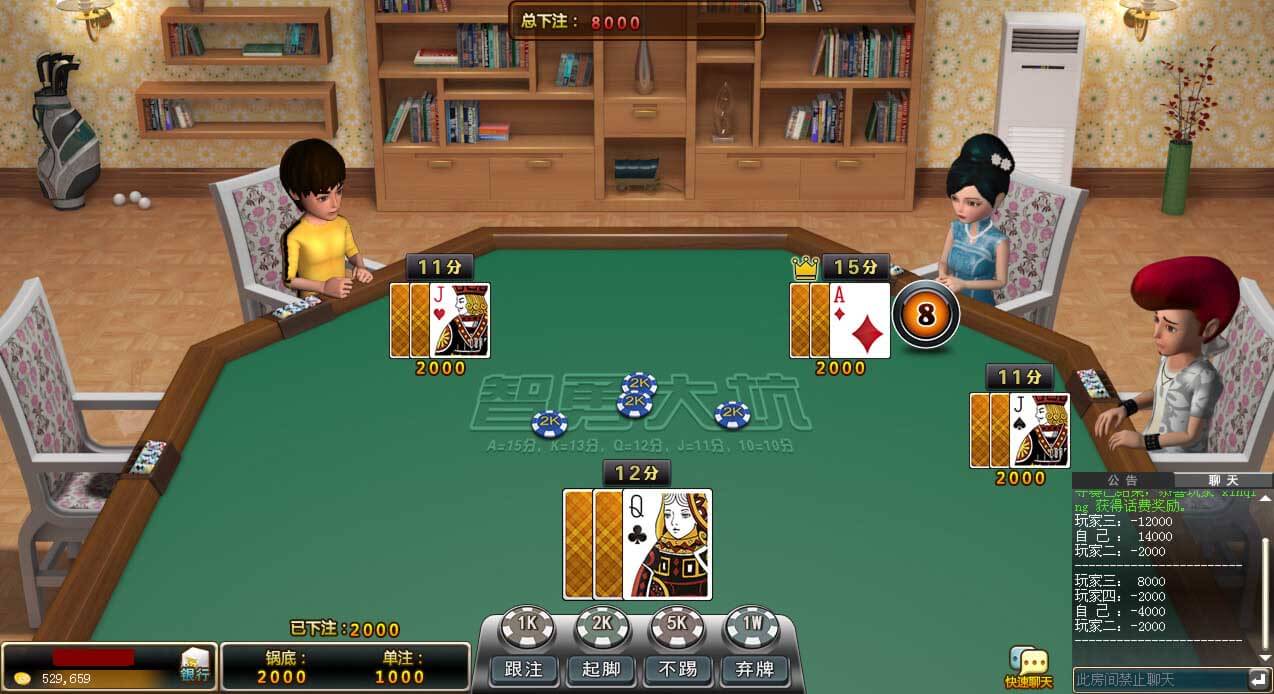Click the chat send arrow button
Image resolution: width=1274 pixels, height=694 pixels.
tap(1258, 679)
